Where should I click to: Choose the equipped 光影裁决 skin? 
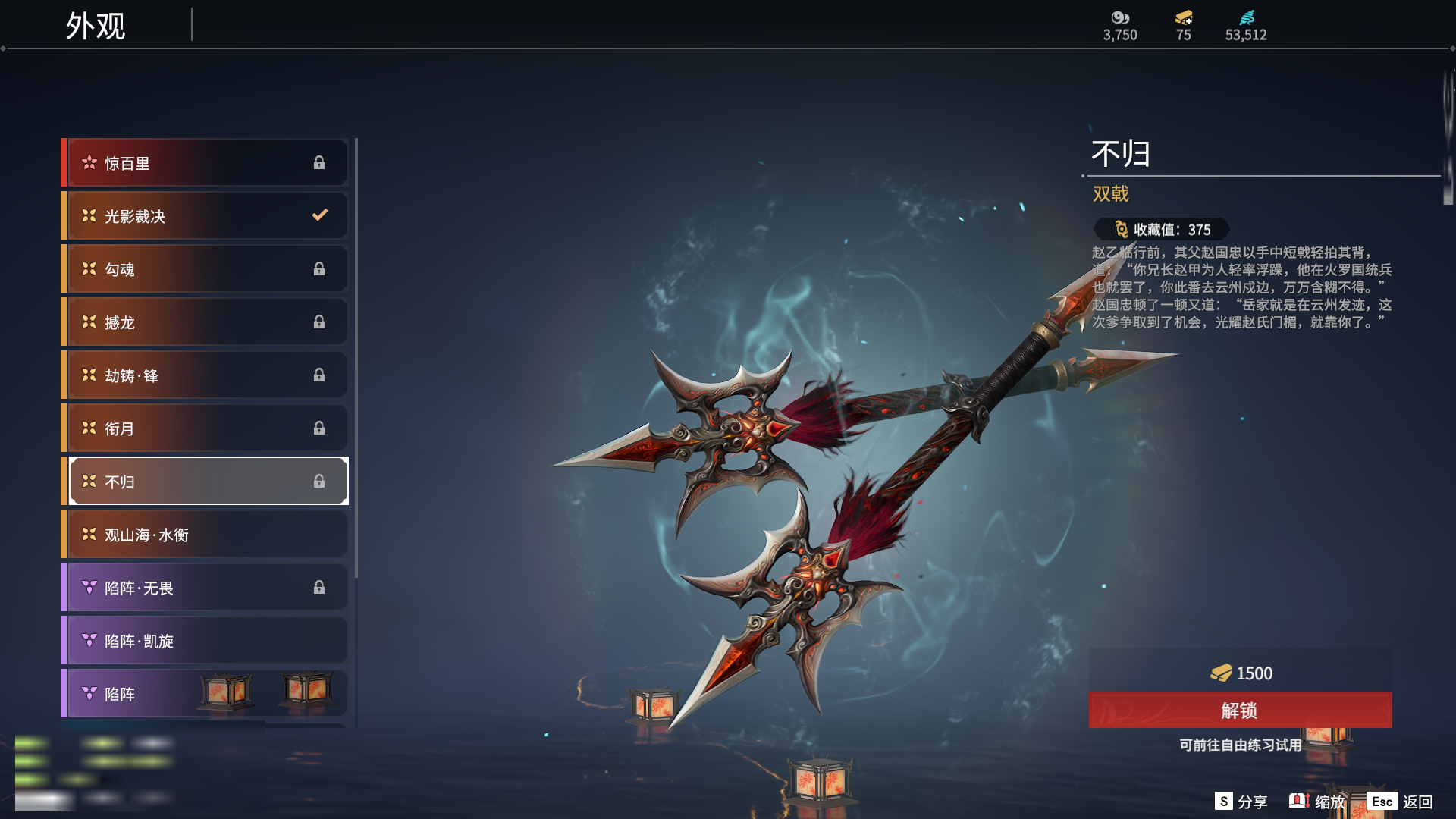pyautogui.click(x=206, y=216)
